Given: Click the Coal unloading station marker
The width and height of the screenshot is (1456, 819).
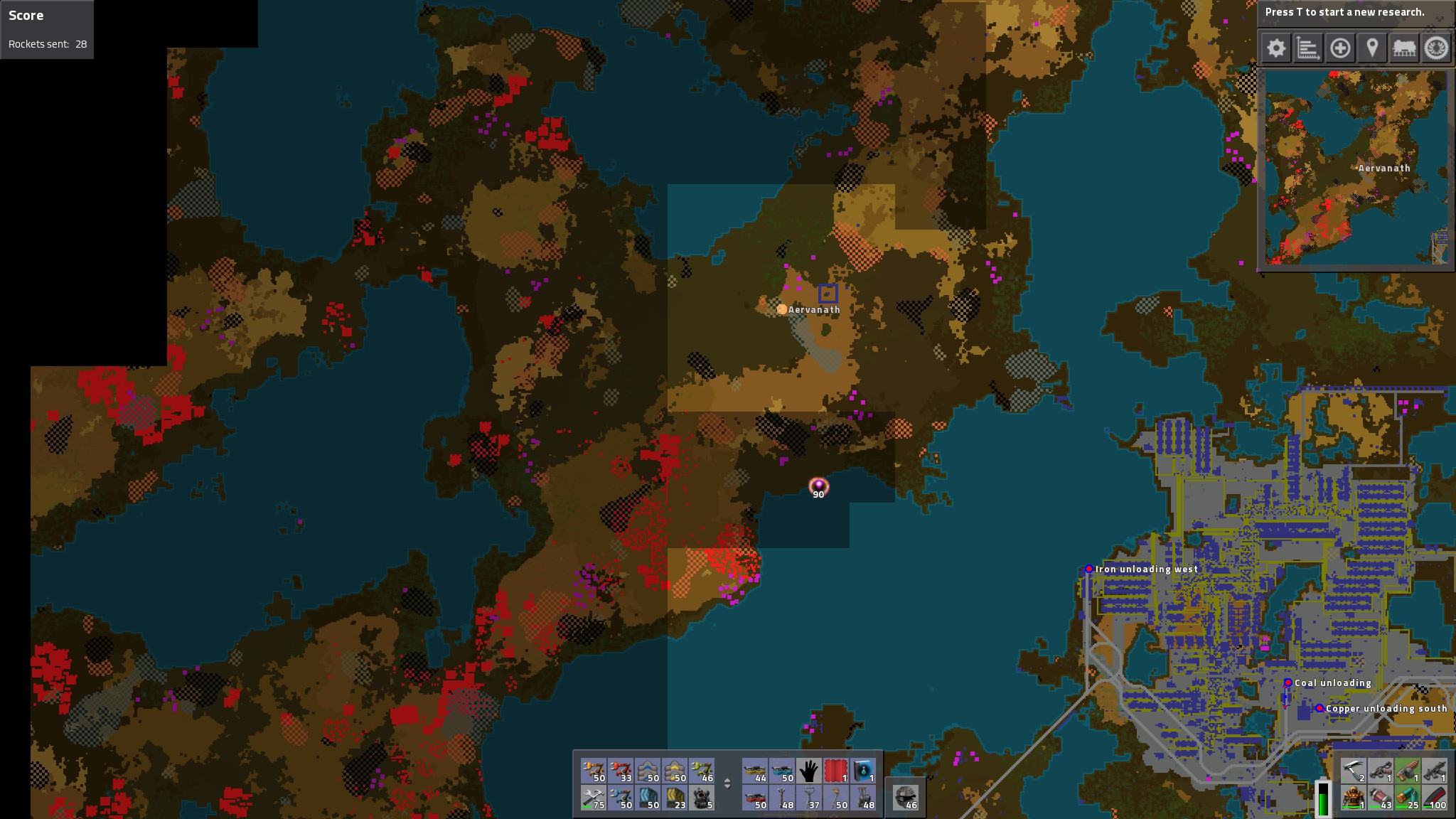Looking at the screenshot, I should click(1288, 682).
